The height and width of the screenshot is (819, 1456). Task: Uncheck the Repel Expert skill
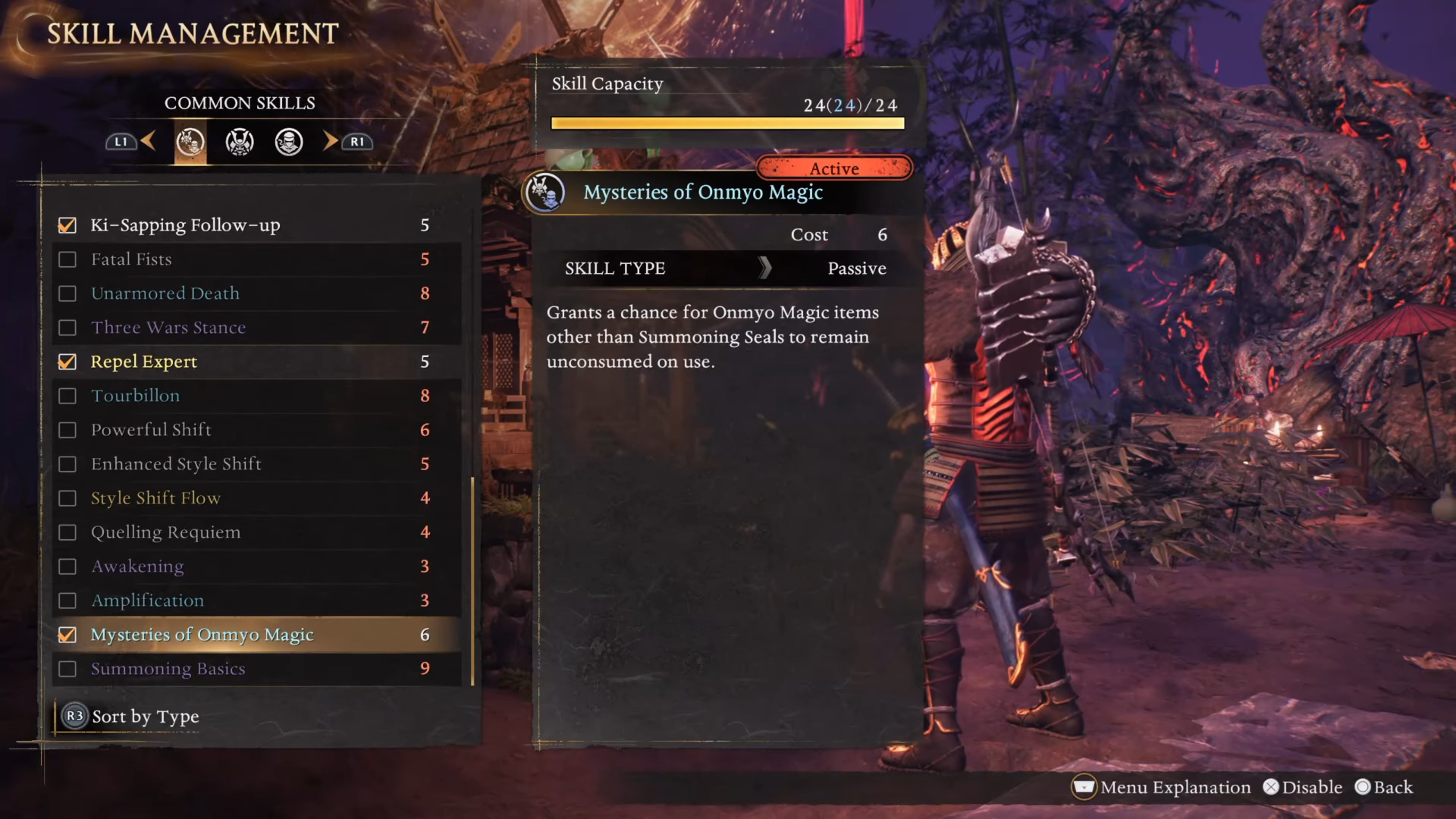(x=67, y=362)
